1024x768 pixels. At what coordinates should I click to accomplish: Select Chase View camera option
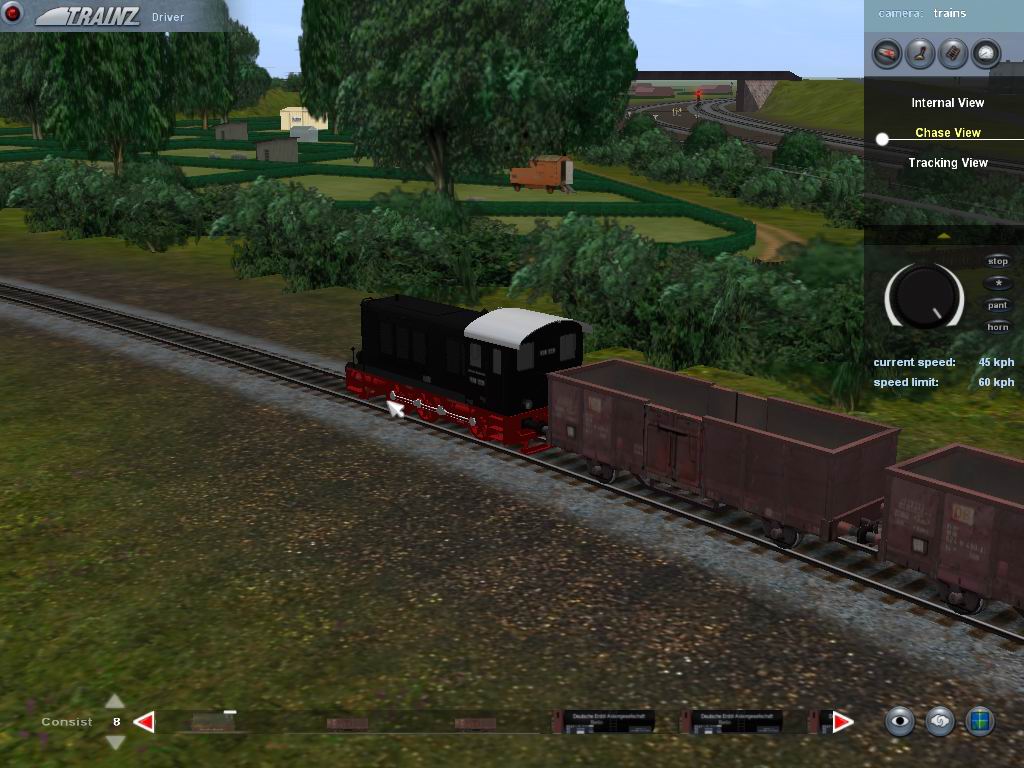pyautogui.click(x=947, y=133)
